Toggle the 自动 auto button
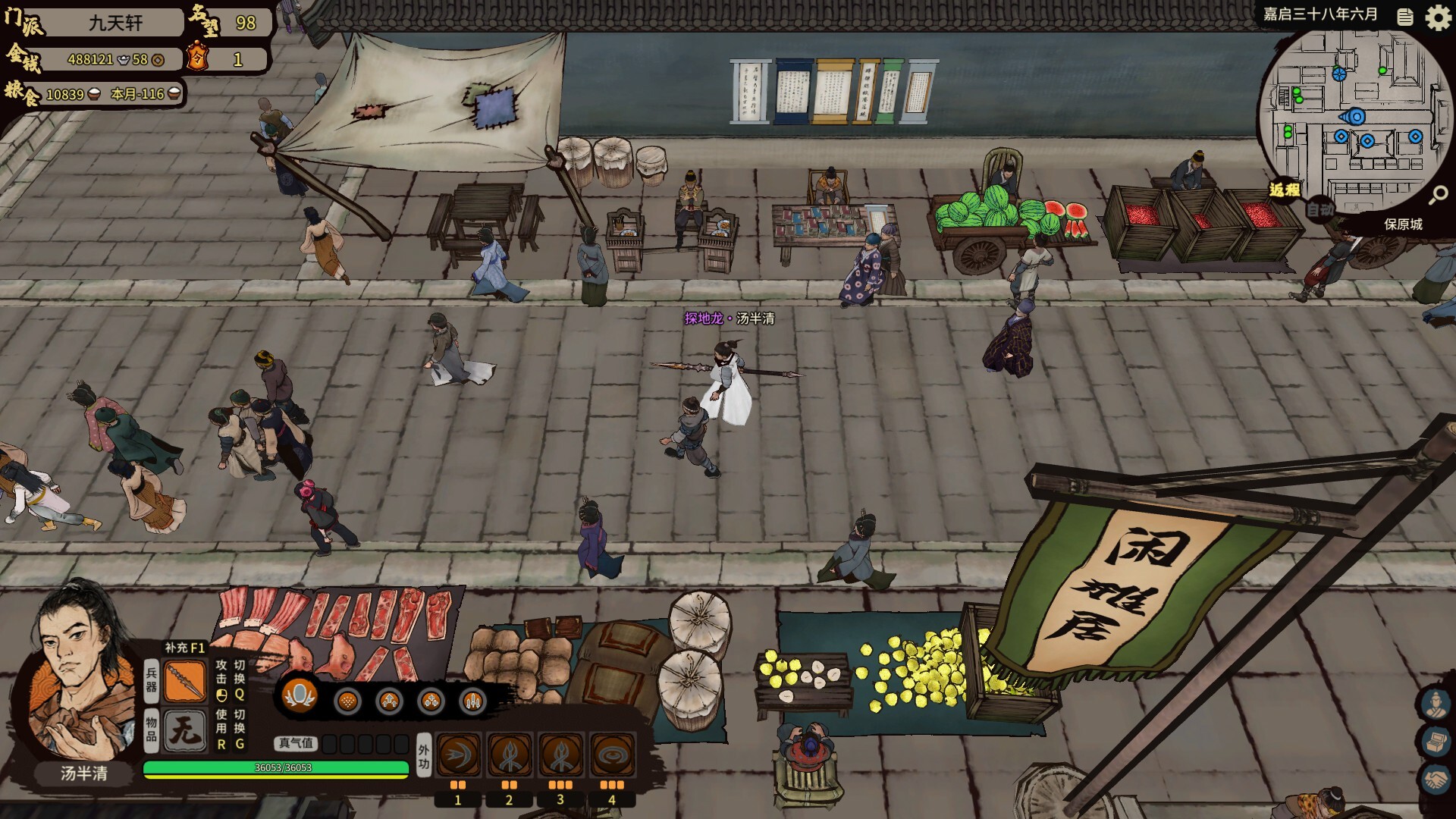Screen dimensions: 1456x819 click(x=1320, y=209)
